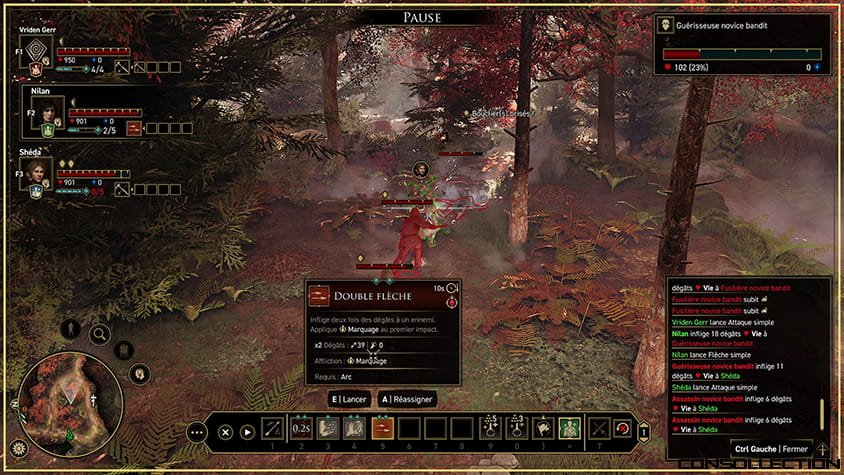Select Shéda's character portrait

[x=38, y=170]
